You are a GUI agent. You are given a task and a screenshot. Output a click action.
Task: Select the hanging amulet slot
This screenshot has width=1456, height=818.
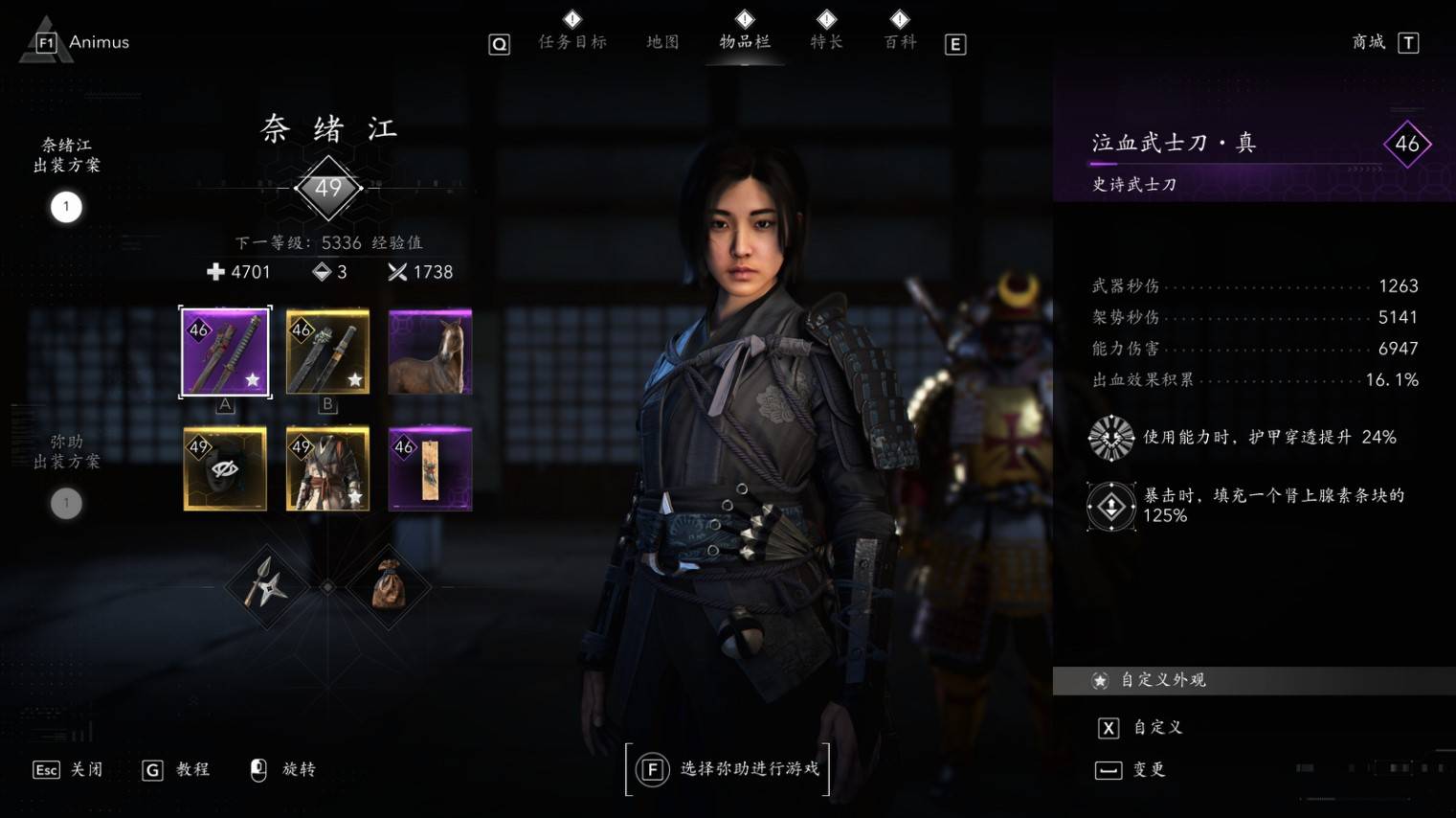(x=431, y=468)
